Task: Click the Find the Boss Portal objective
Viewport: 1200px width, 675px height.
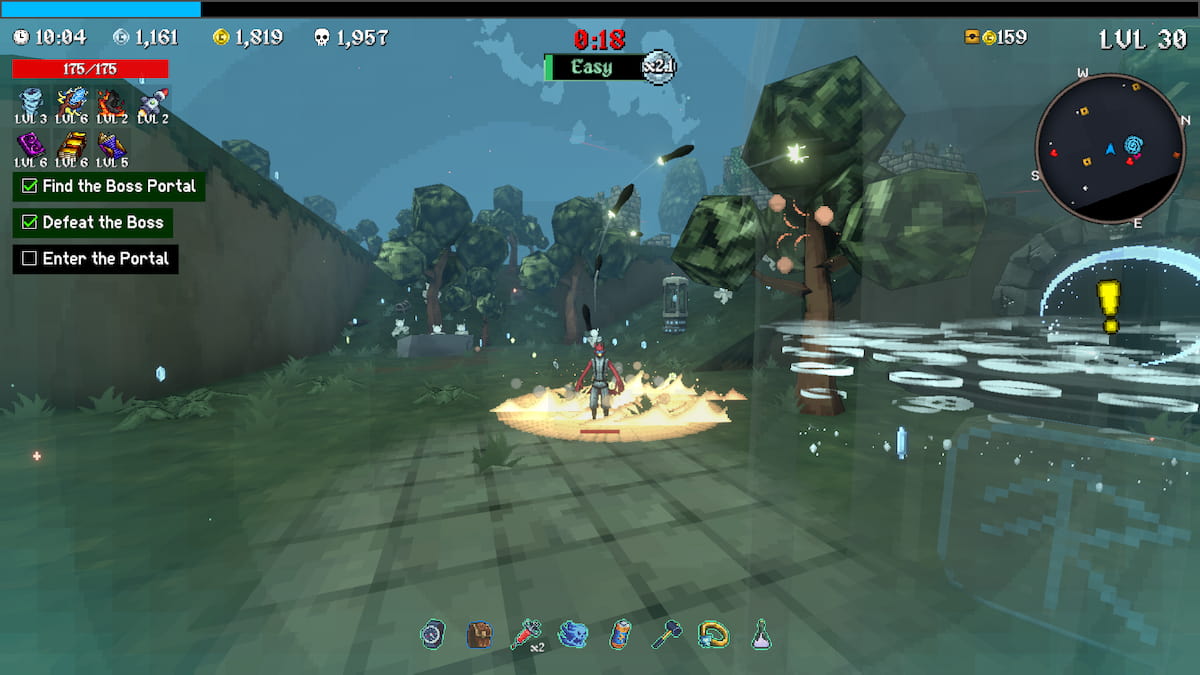Action: click(109, 186)
